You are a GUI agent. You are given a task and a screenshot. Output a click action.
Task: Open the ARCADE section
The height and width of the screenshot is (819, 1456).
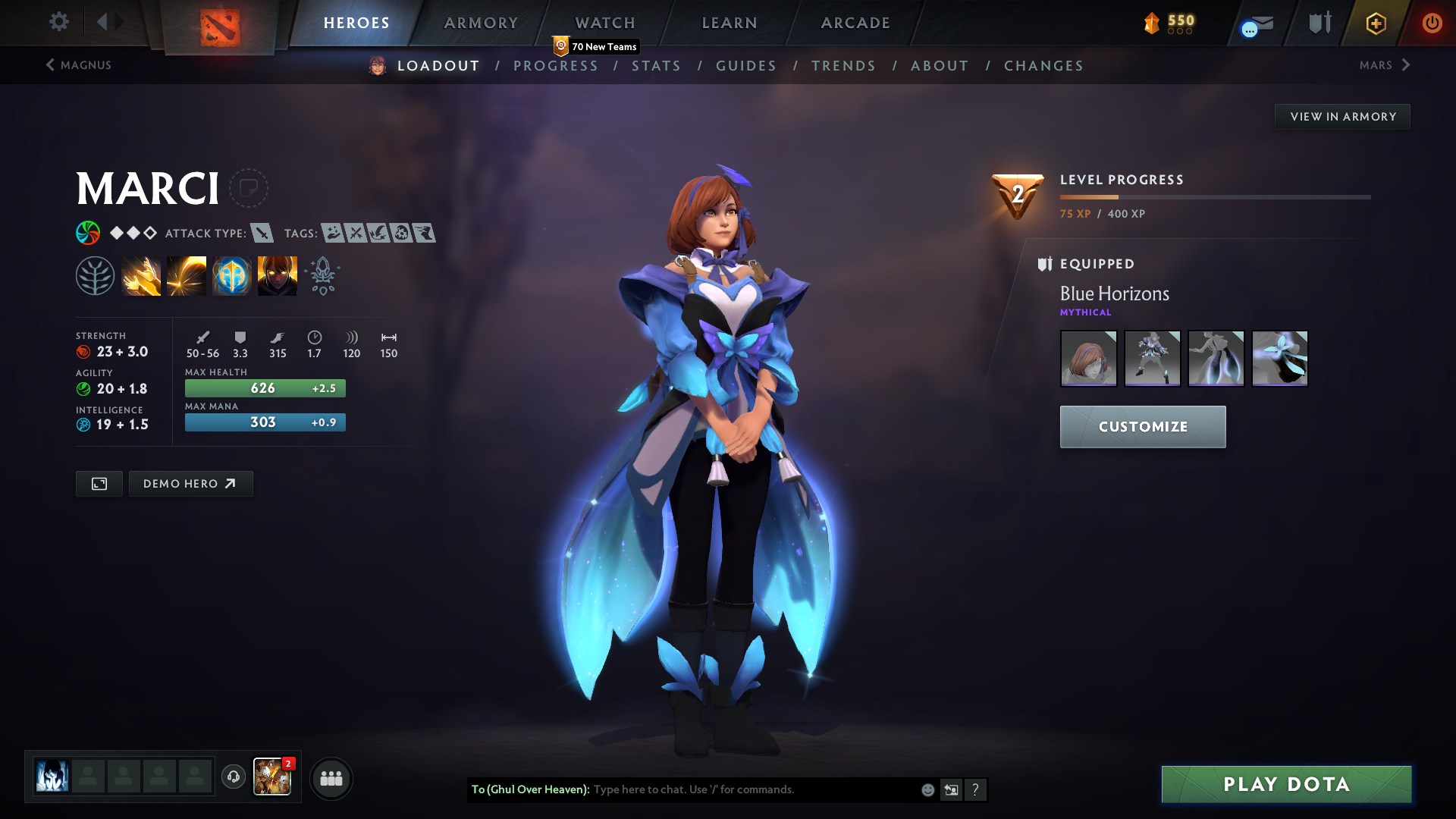[x=854, y=23]
